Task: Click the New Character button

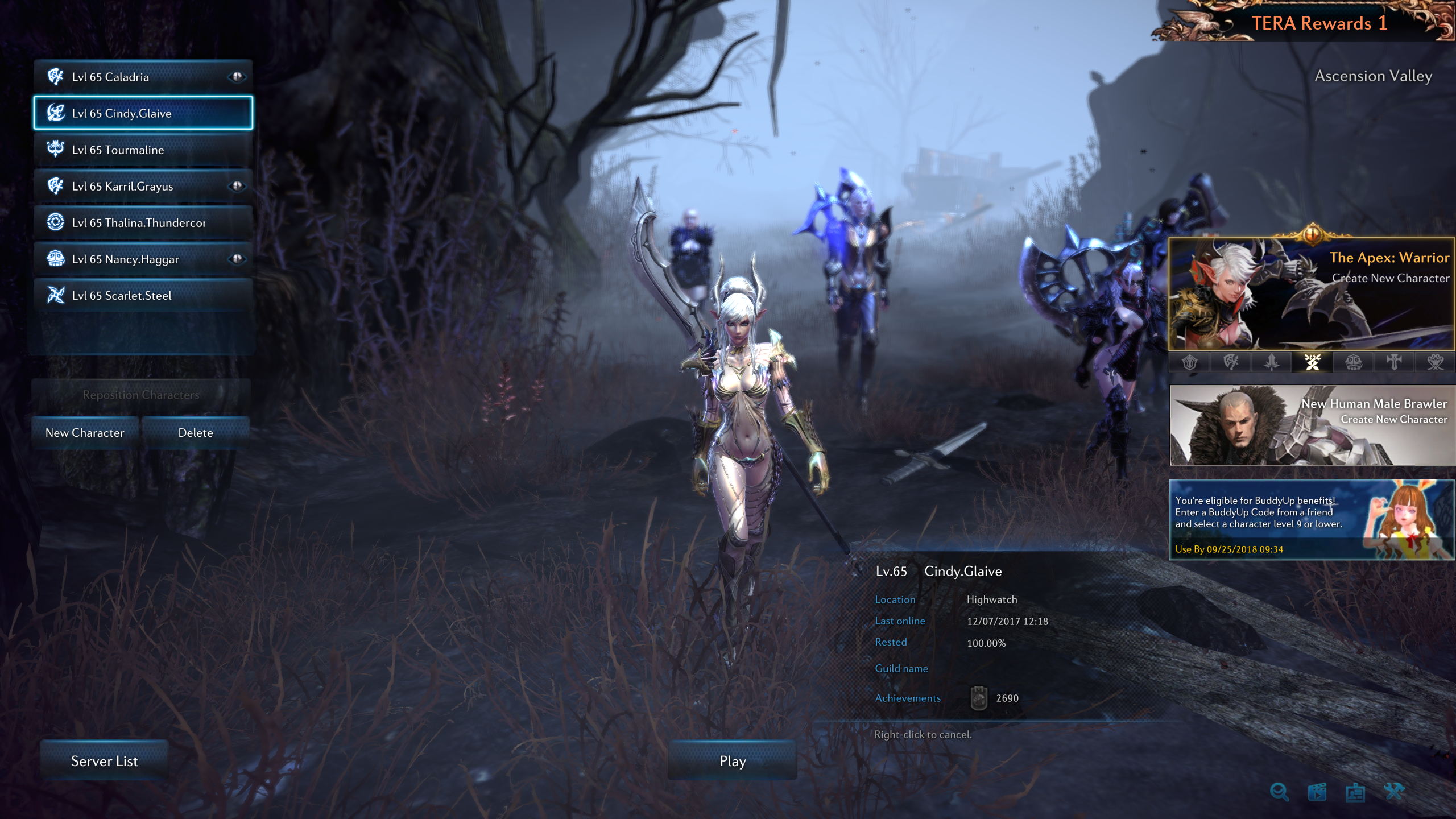Action: point(85,433)
